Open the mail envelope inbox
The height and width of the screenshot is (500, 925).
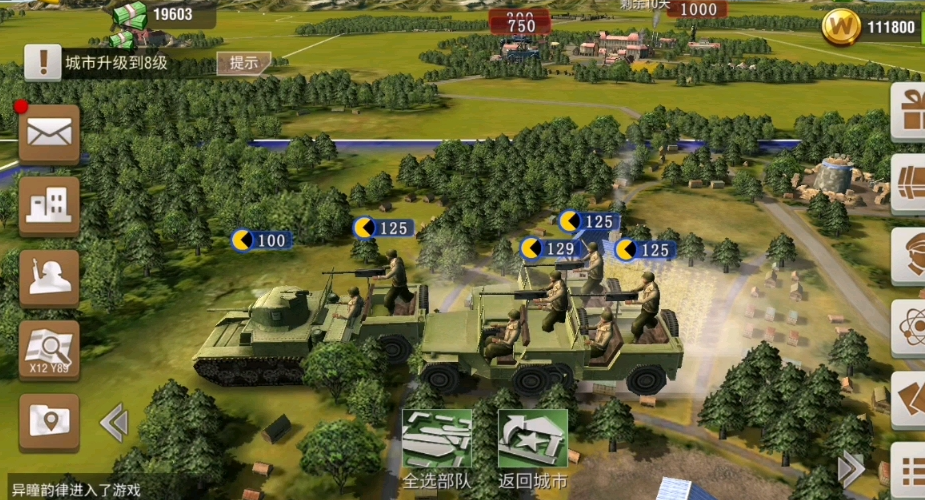click(x=49, y=134)
